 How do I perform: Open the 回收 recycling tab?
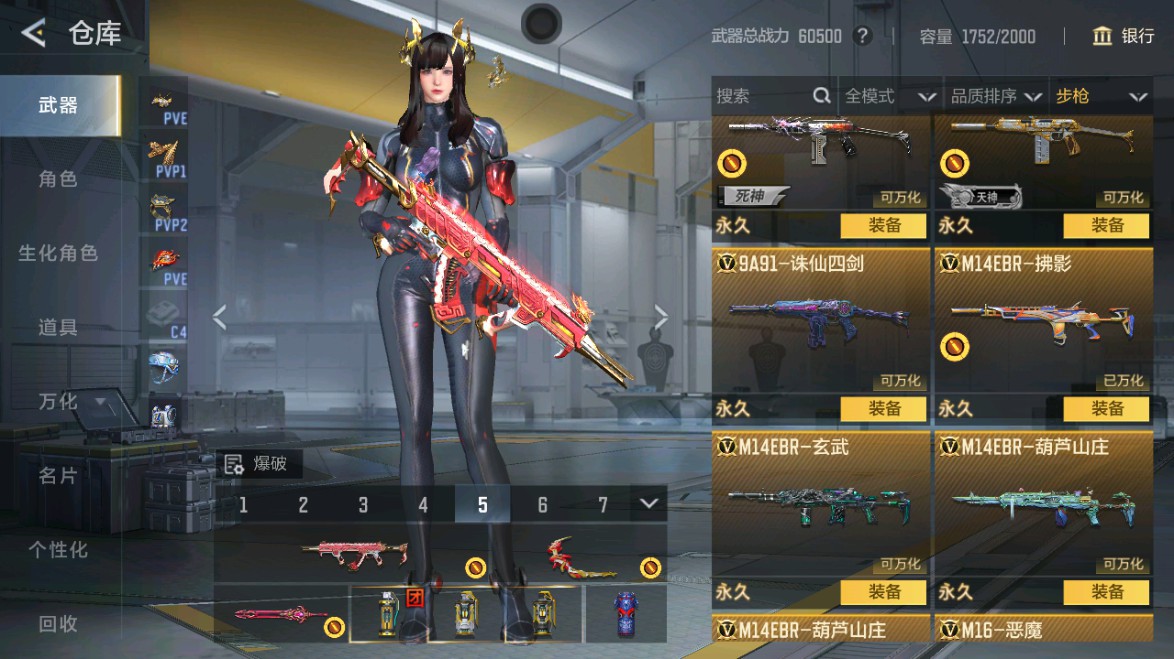pyautogui.click(x=58, y=624)
